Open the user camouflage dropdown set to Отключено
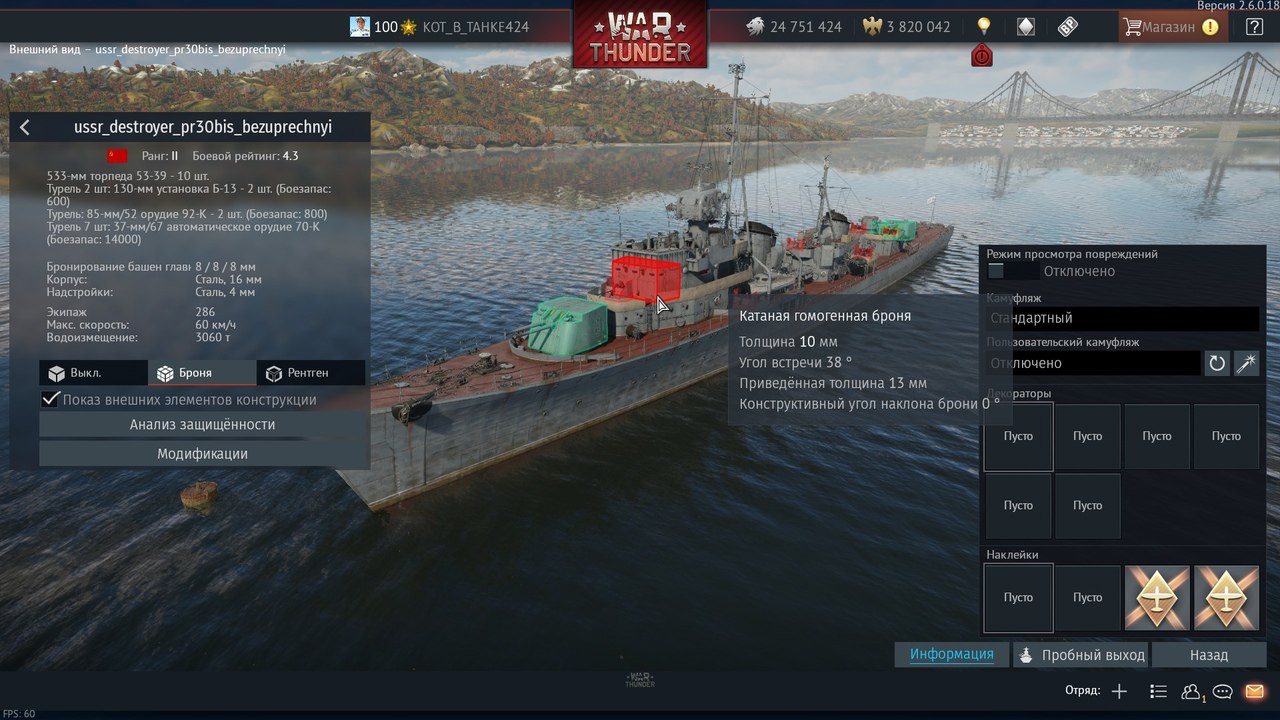The image size is (1280, 720). pos(1093,363)
